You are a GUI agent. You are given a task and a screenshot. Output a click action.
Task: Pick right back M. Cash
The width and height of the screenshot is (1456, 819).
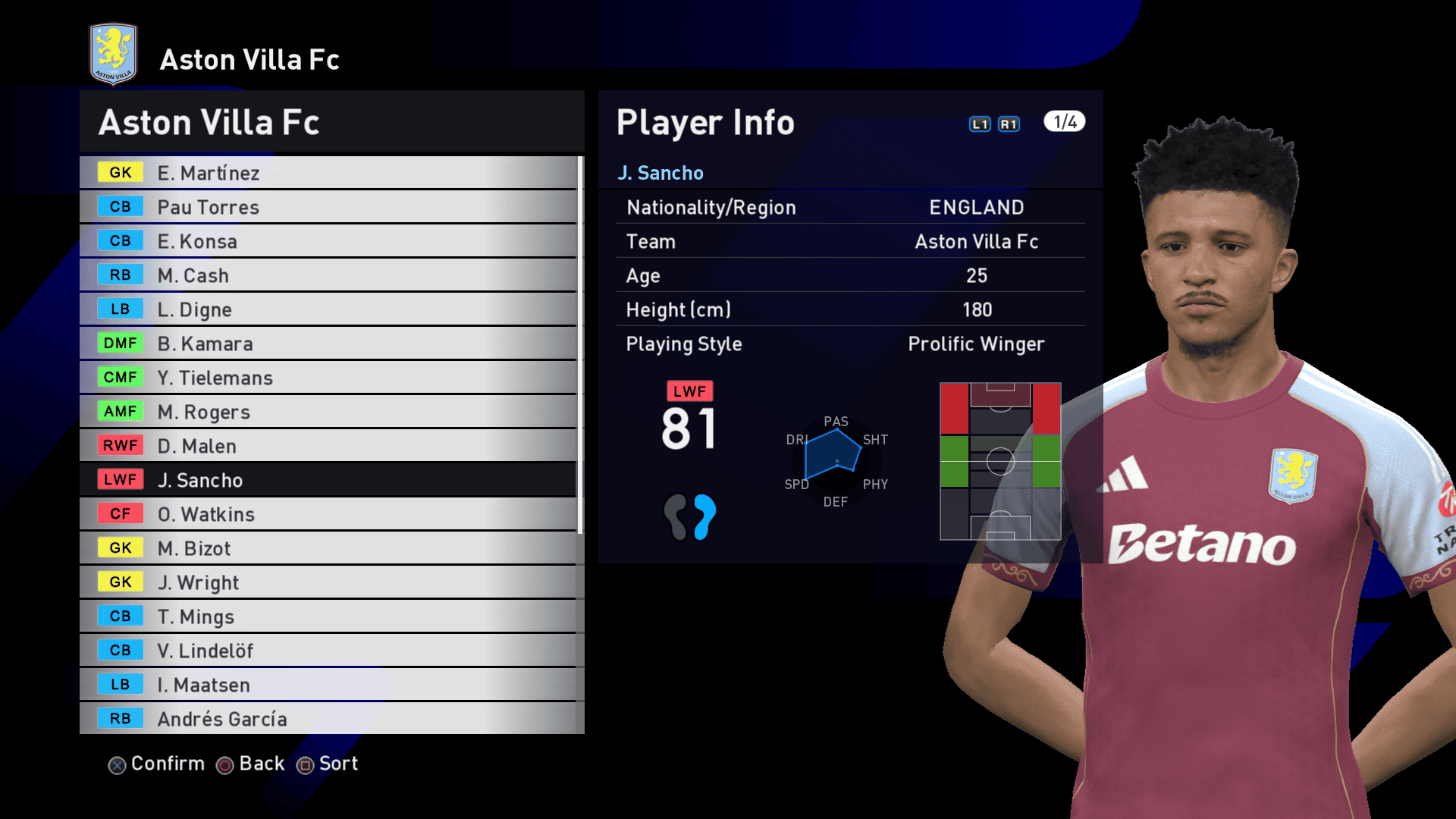328,275
